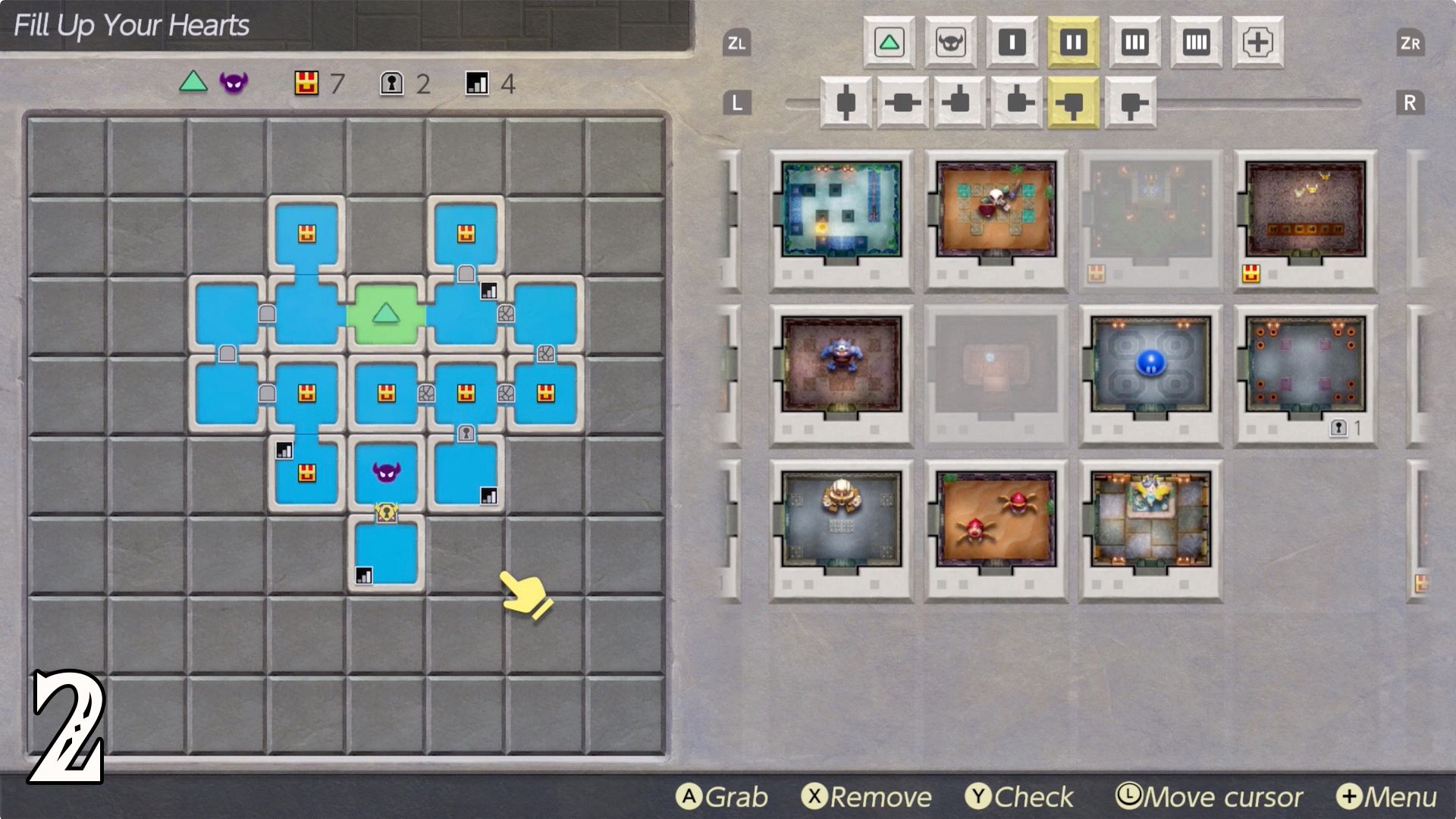Toggle the highlighted bottom-door connector filter
1456x819 pixels.
[x=1072, y=104]
